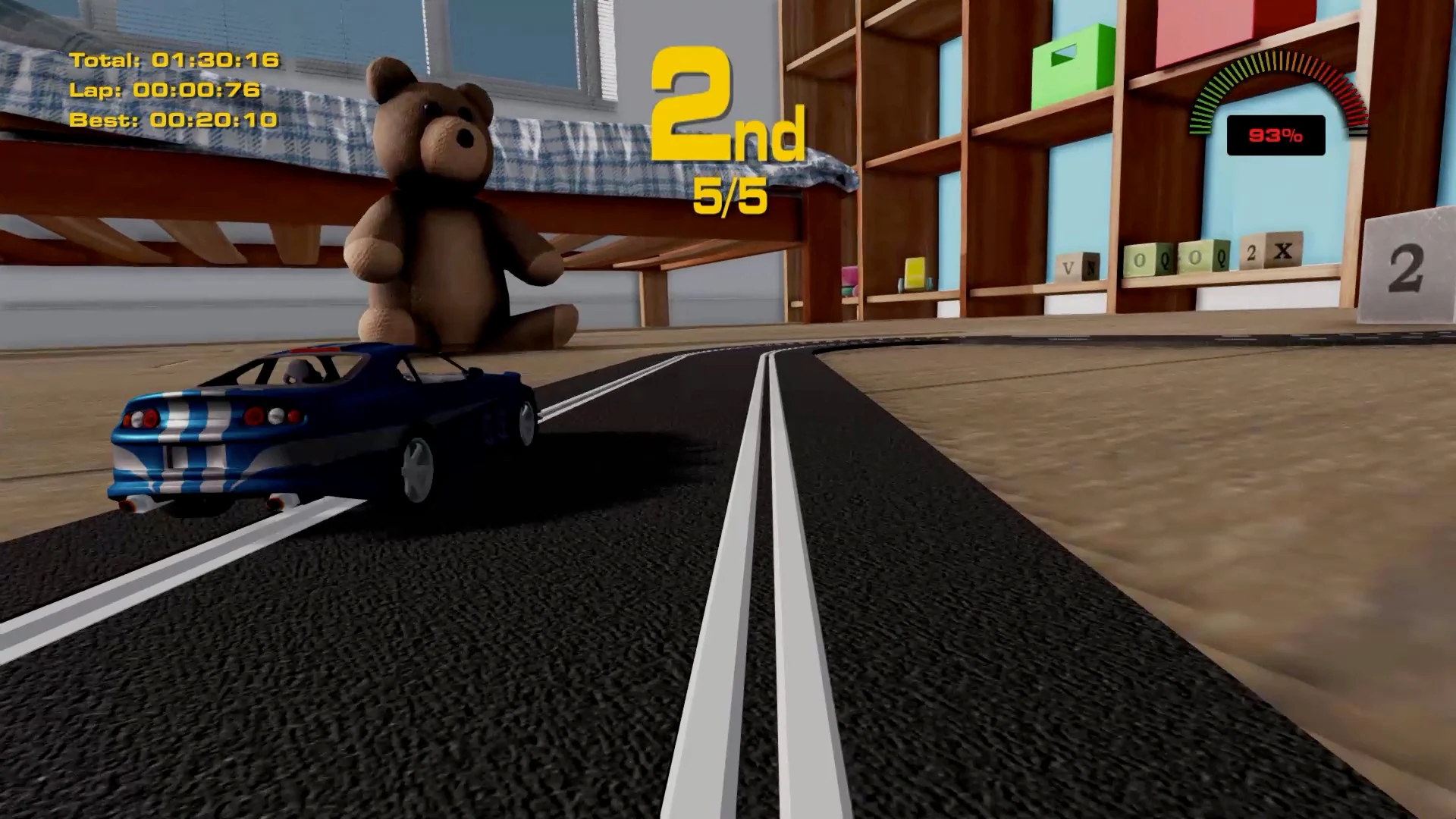Viewport: 1456px width, 819px height.
Task: Click the Total time readout 01:30:16
Action: [x=174, y=59]
